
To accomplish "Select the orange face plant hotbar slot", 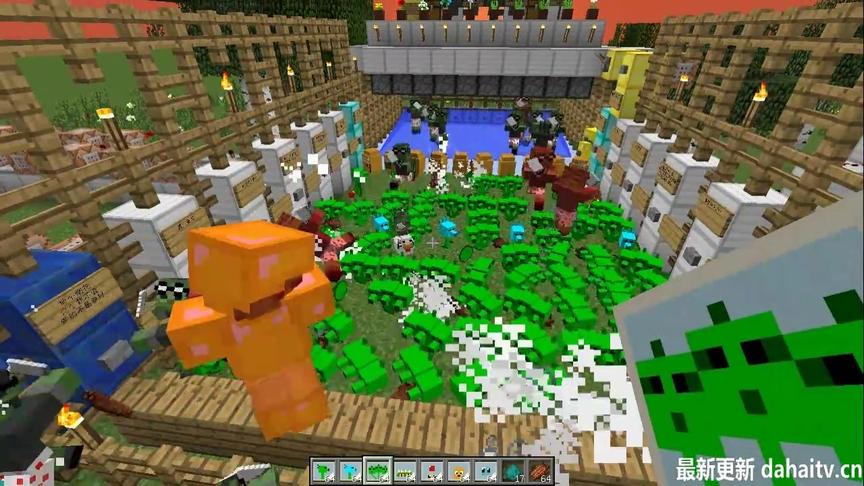I will click(458, 471).
